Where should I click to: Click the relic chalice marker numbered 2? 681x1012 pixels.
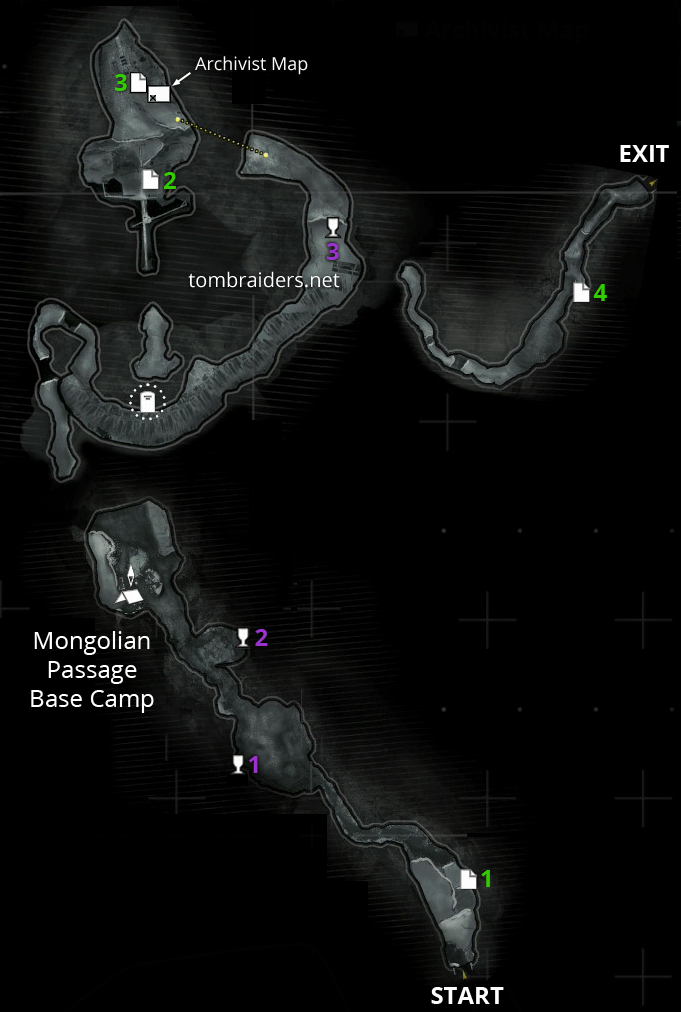pyautogui.click(x=242, y=637)
